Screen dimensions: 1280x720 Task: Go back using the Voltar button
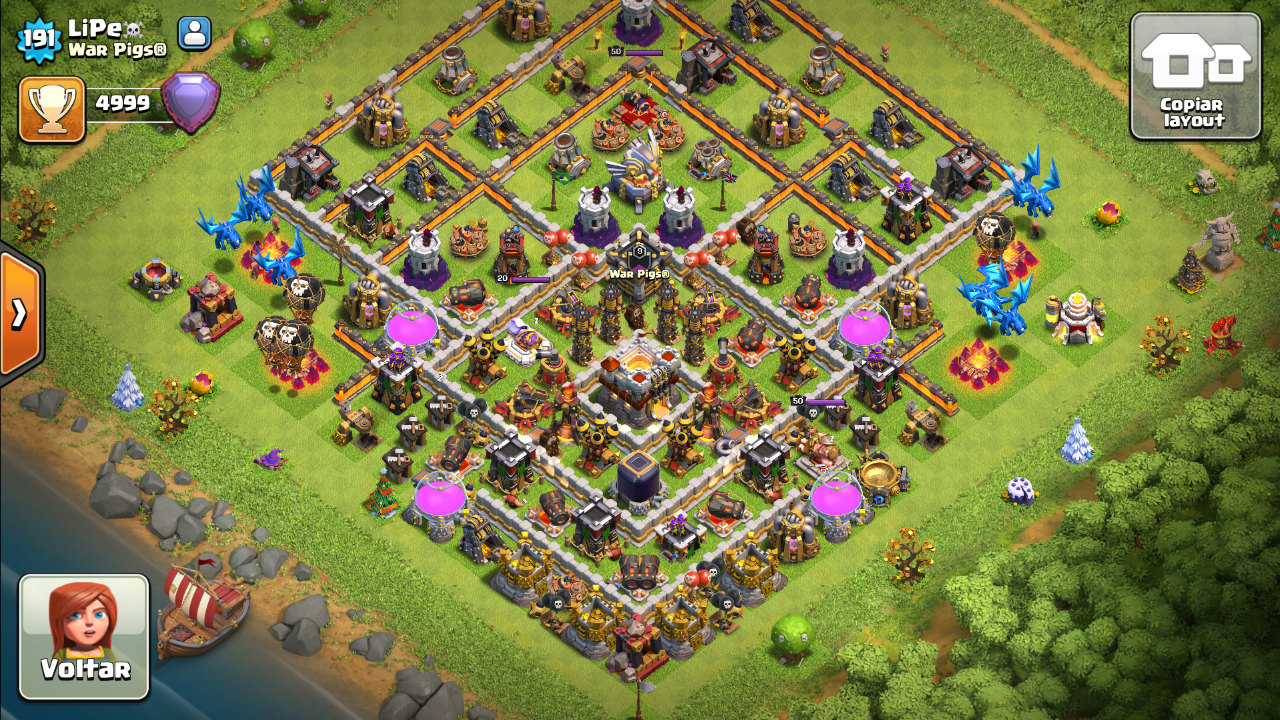tap(84, 636)
